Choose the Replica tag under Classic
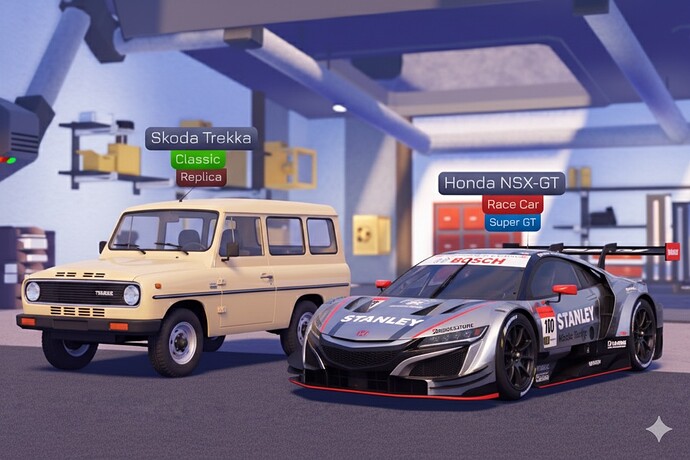This screenshot has height=460, width=690. (x=201, y=177)
